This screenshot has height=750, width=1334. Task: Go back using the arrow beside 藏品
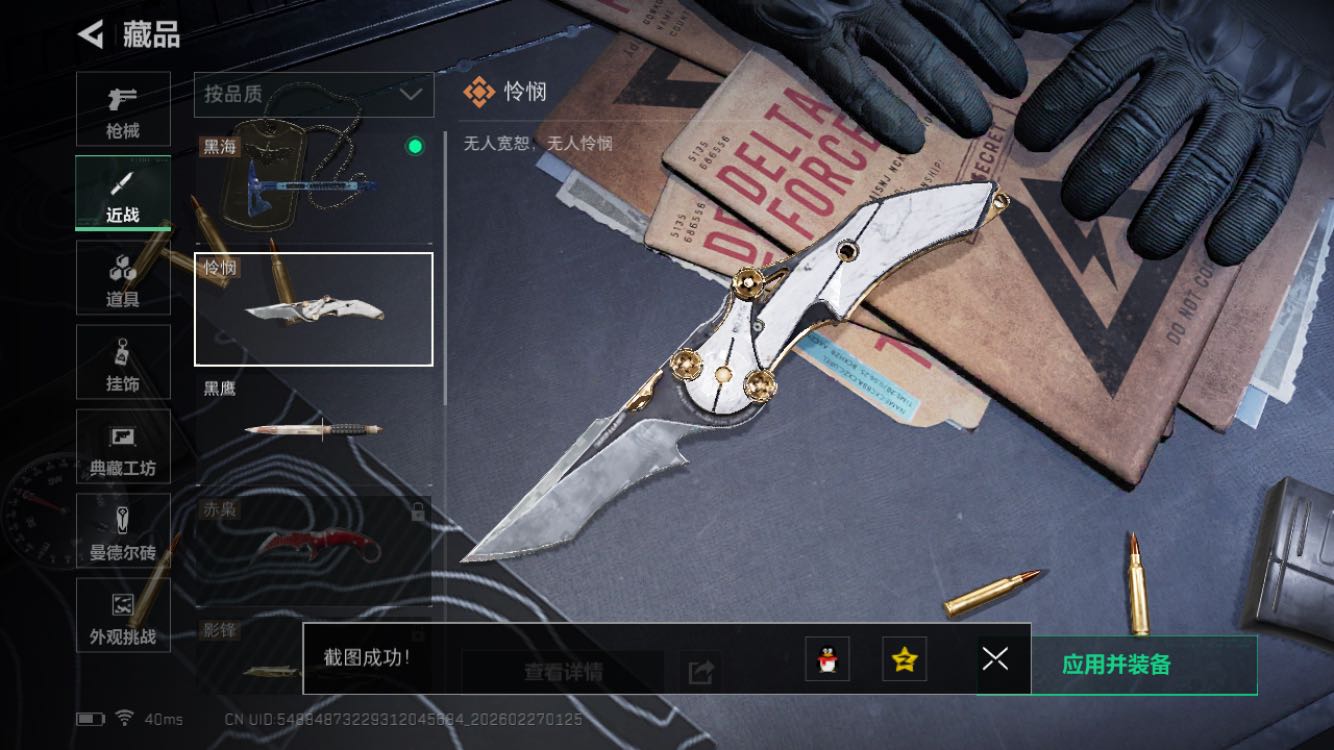point(91,36)
